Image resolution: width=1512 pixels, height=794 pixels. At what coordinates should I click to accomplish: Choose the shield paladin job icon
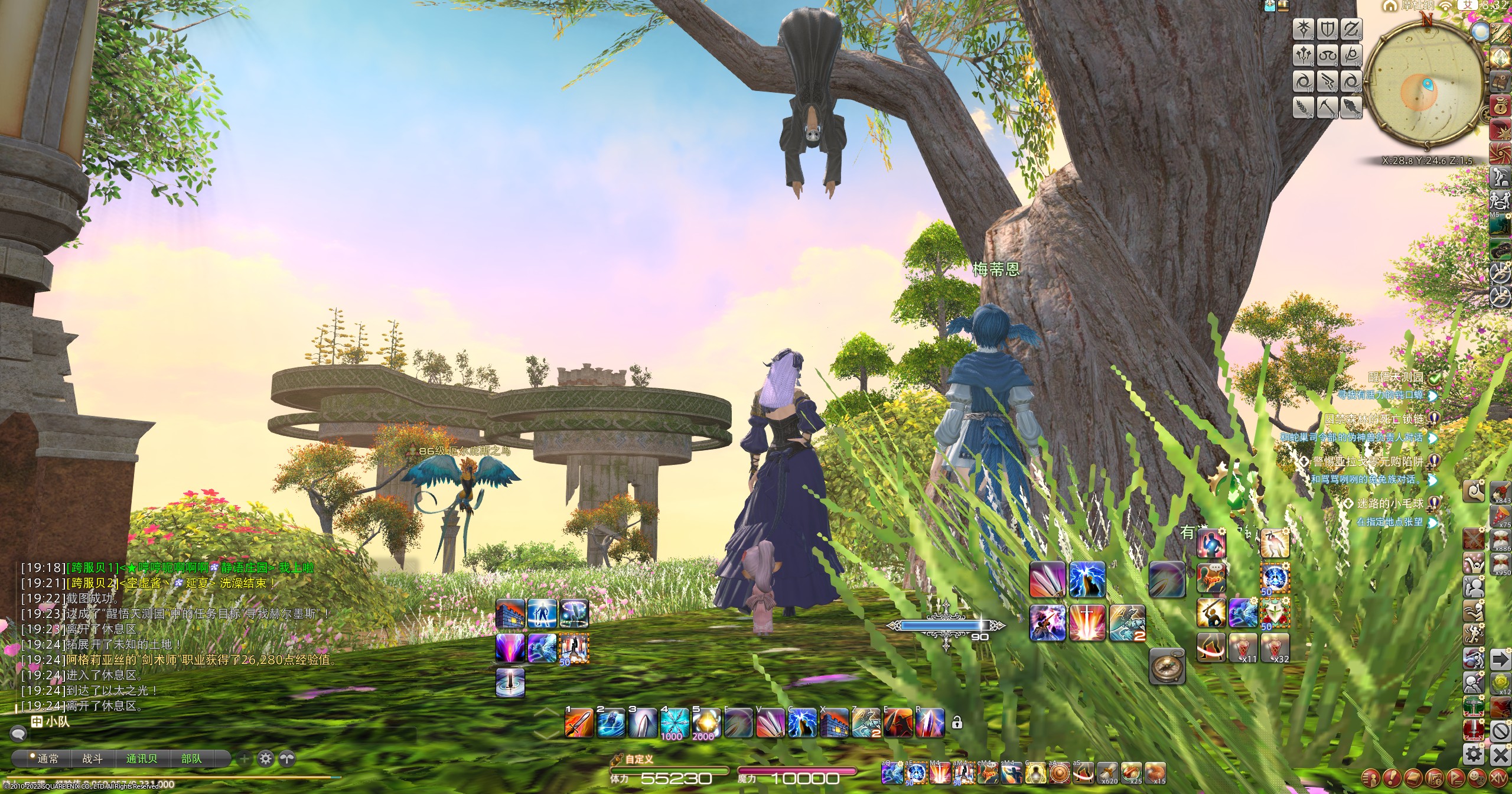point(1327,29)
